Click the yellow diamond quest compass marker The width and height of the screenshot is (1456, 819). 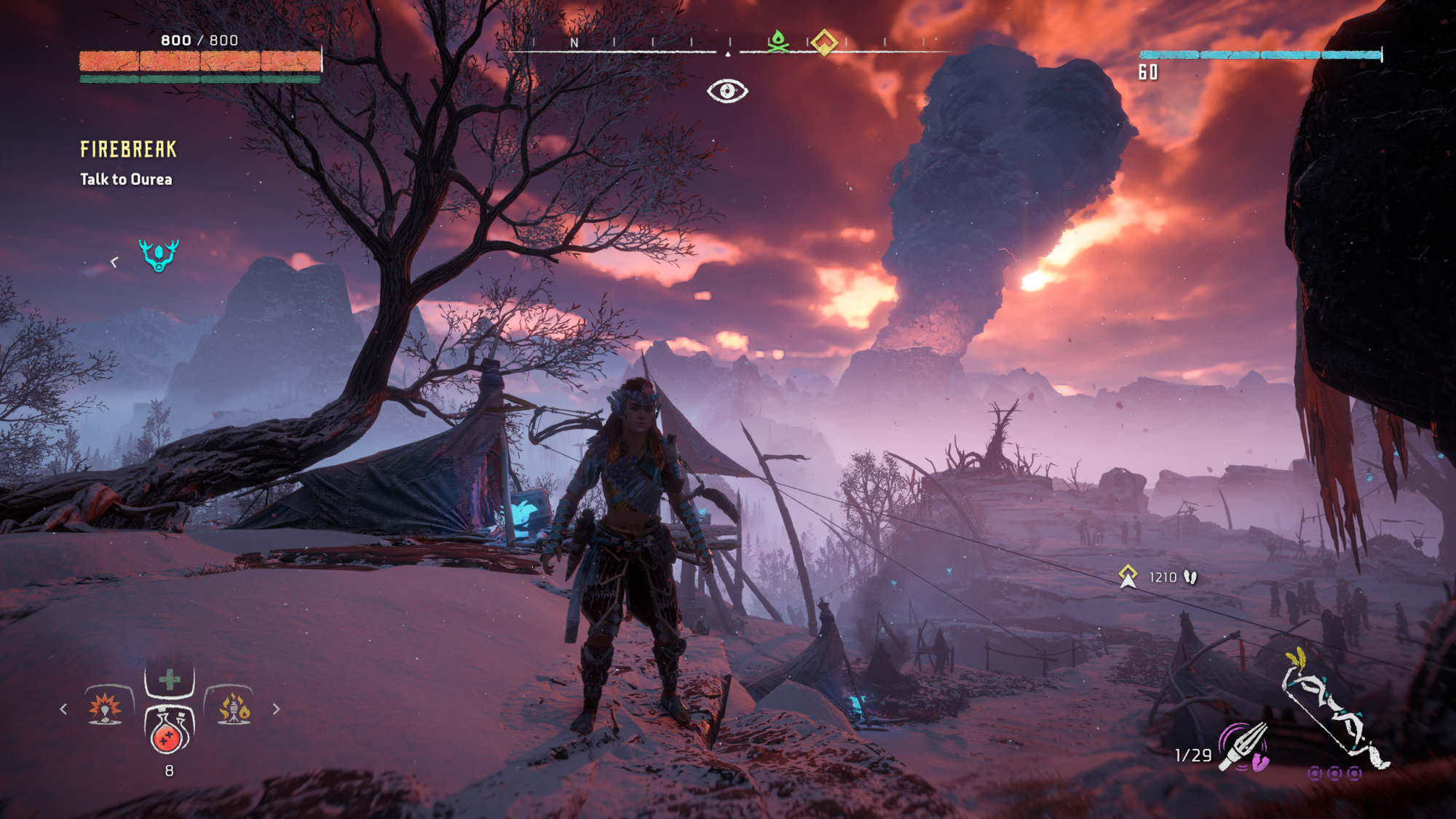[x=824, y=43]
